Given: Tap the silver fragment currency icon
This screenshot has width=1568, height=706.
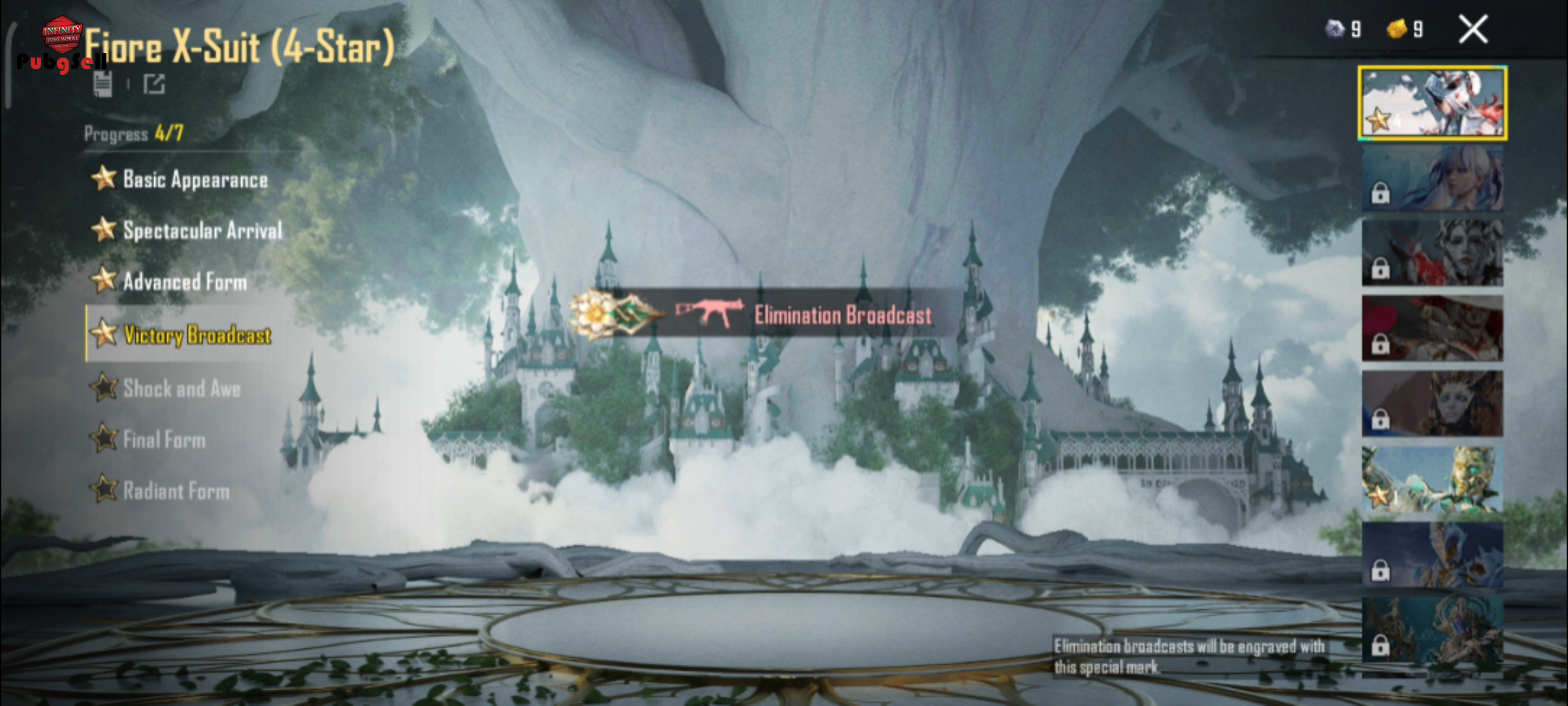Looking at the screenshot, I should [1335, 29].
